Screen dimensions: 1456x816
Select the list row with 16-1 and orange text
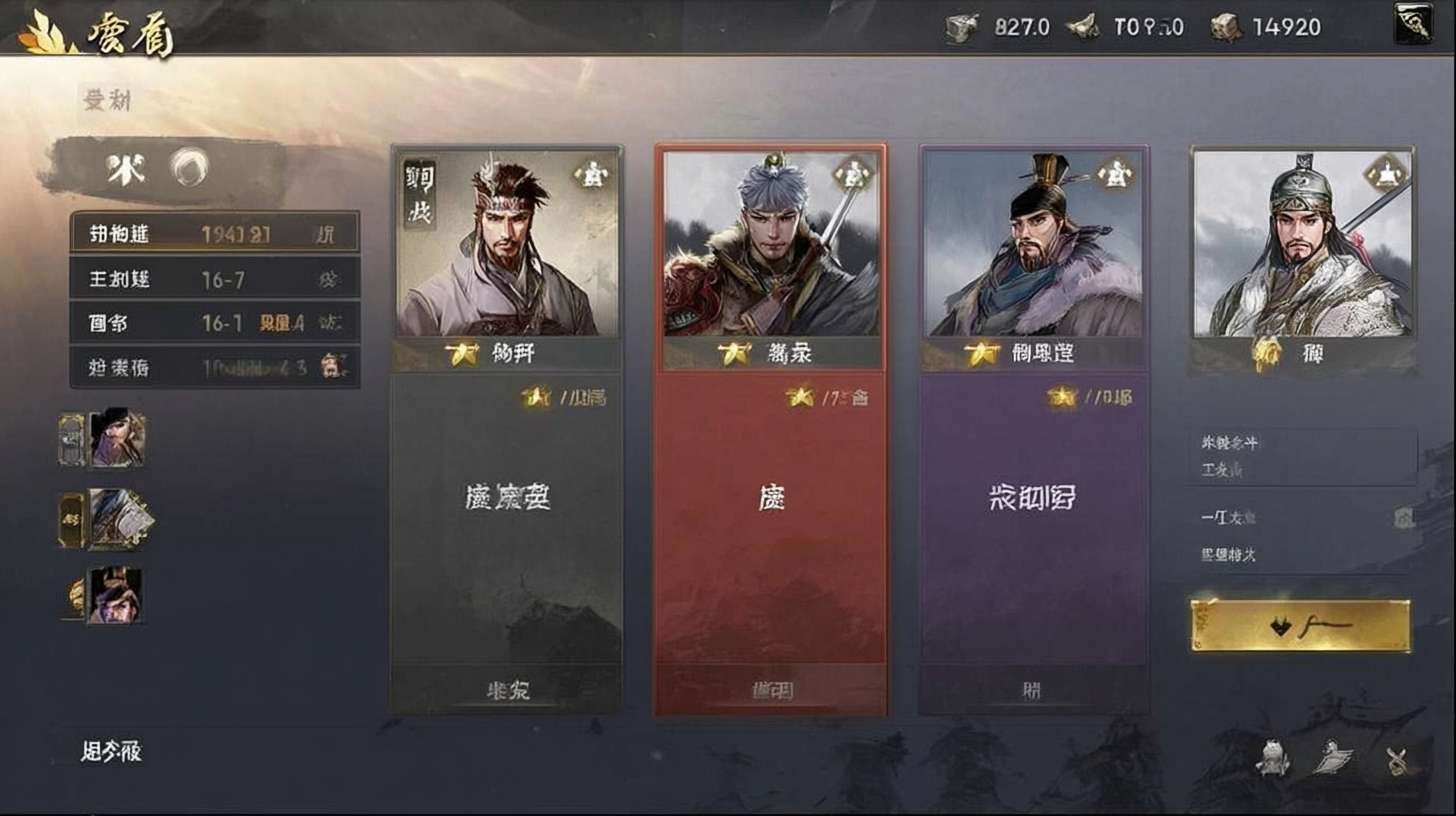[214, 323]
